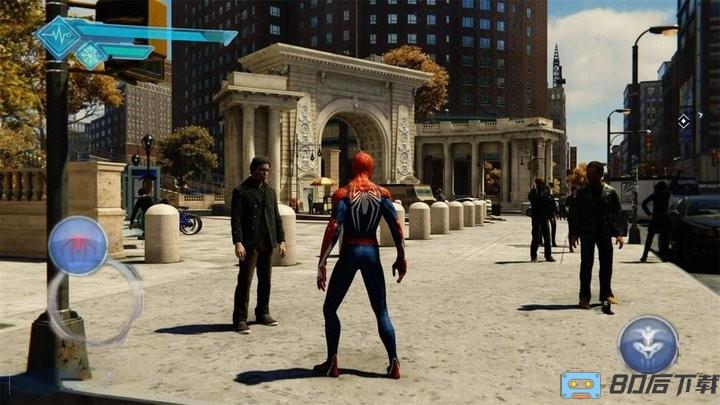The width and height of the screenshot is (720, 405).
Task: Select the heartbeat diamond icon
Action: tap(58, 37)
